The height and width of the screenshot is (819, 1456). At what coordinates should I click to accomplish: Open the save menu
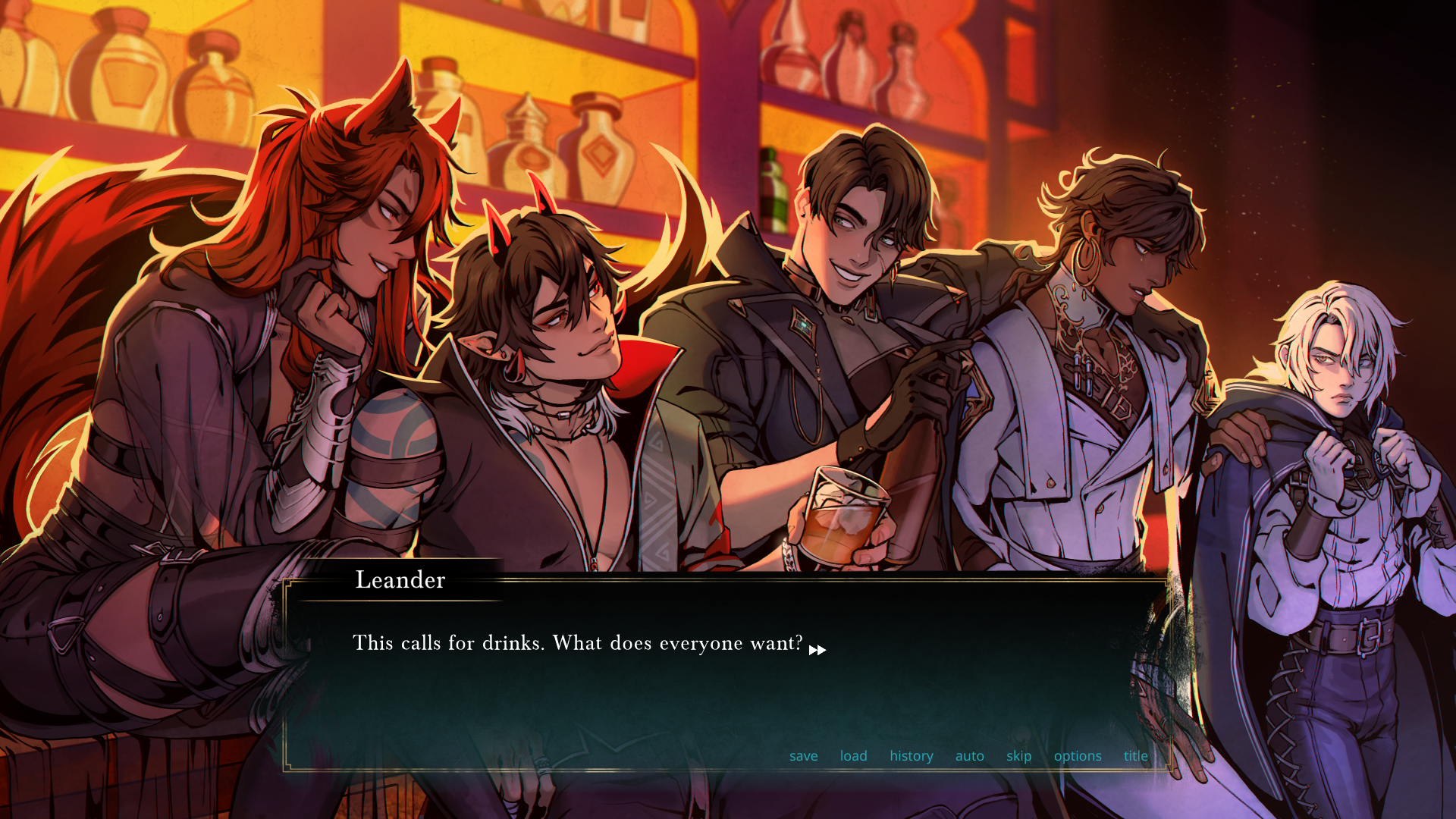[x=803, y=756]
